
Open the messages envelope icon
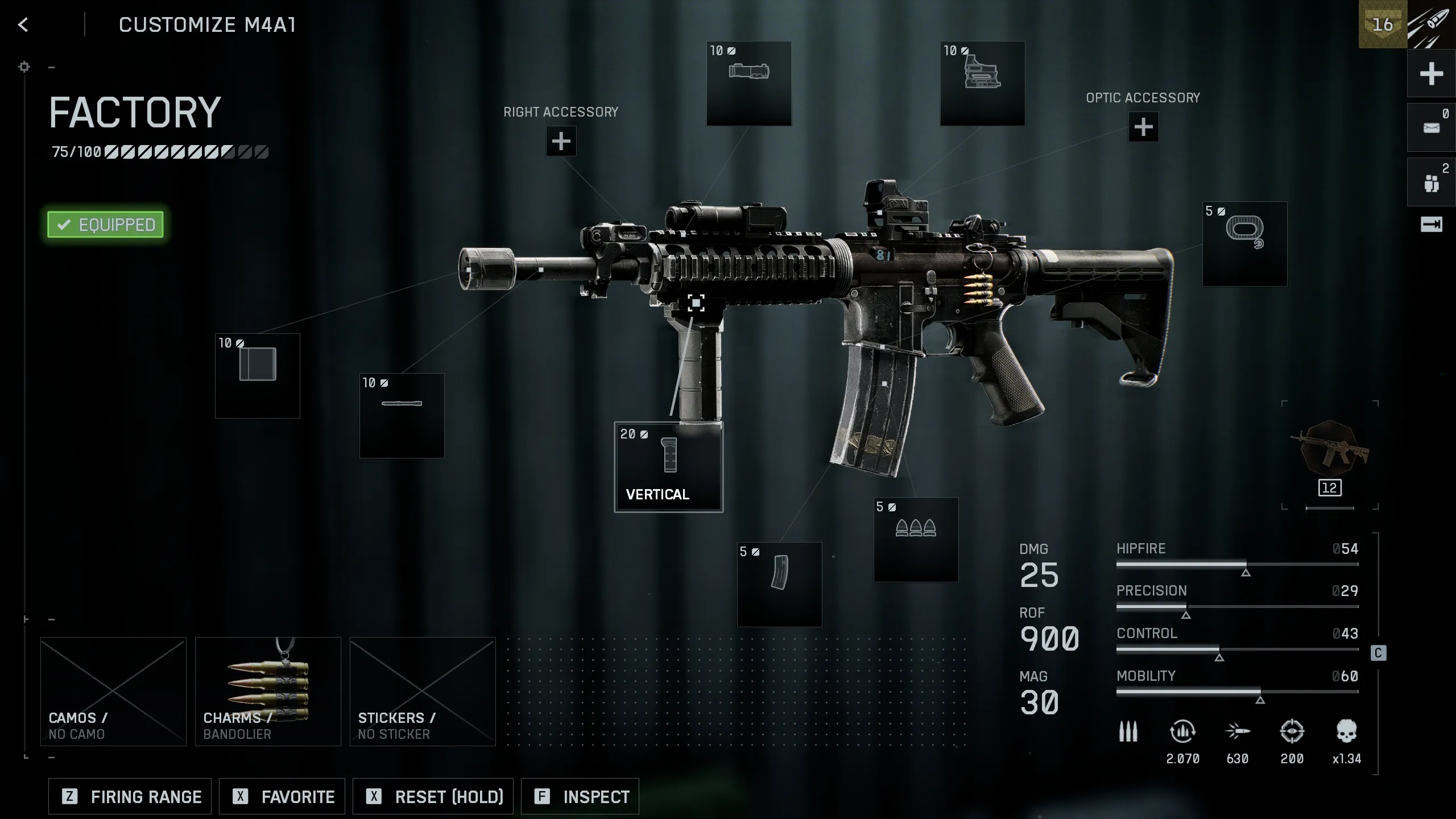[1431, 126]
